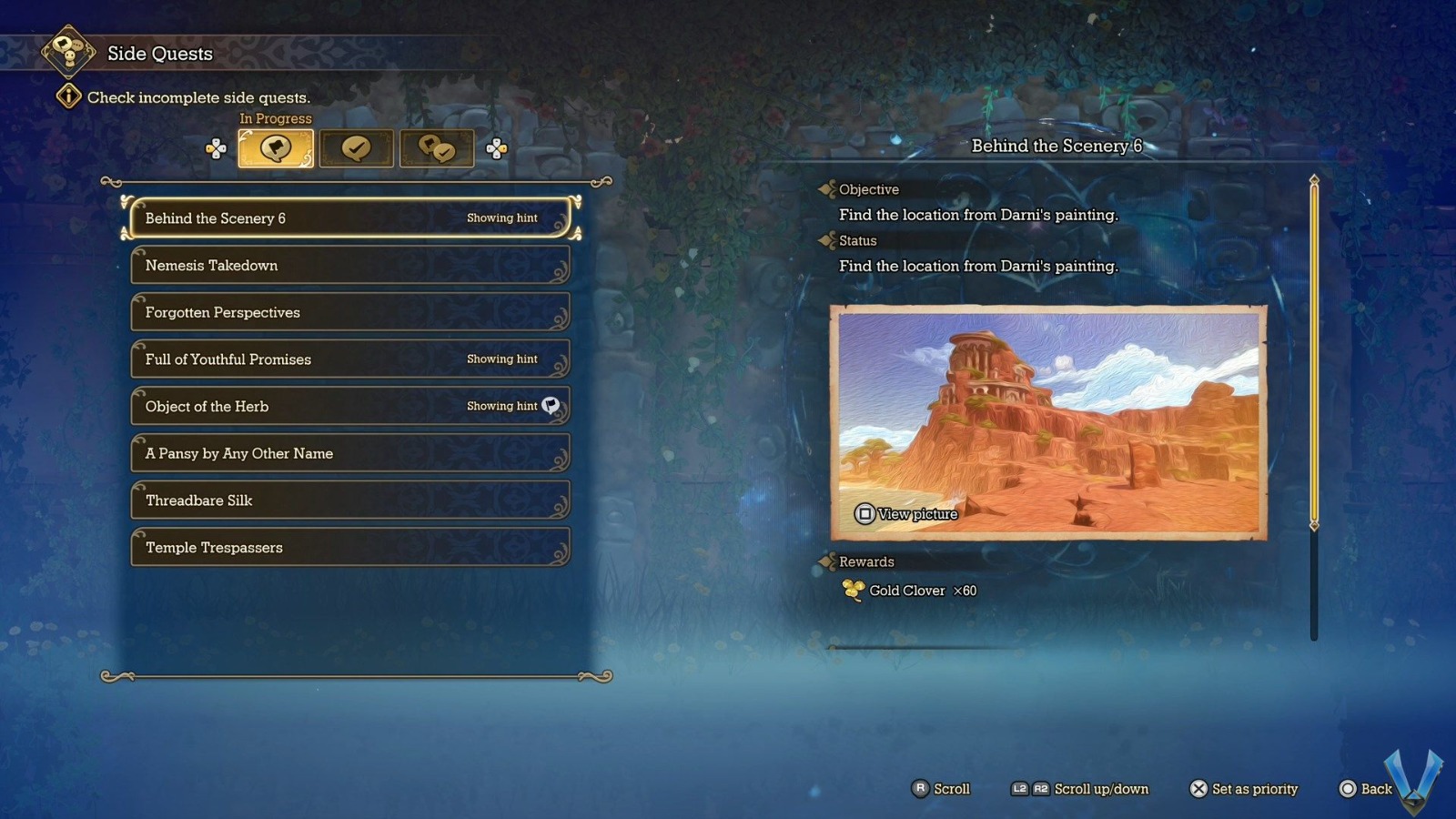Click the Objective diamond marker icon
Image resolution: width=1456 pixels, height=819 pixels.
point(826,188)
